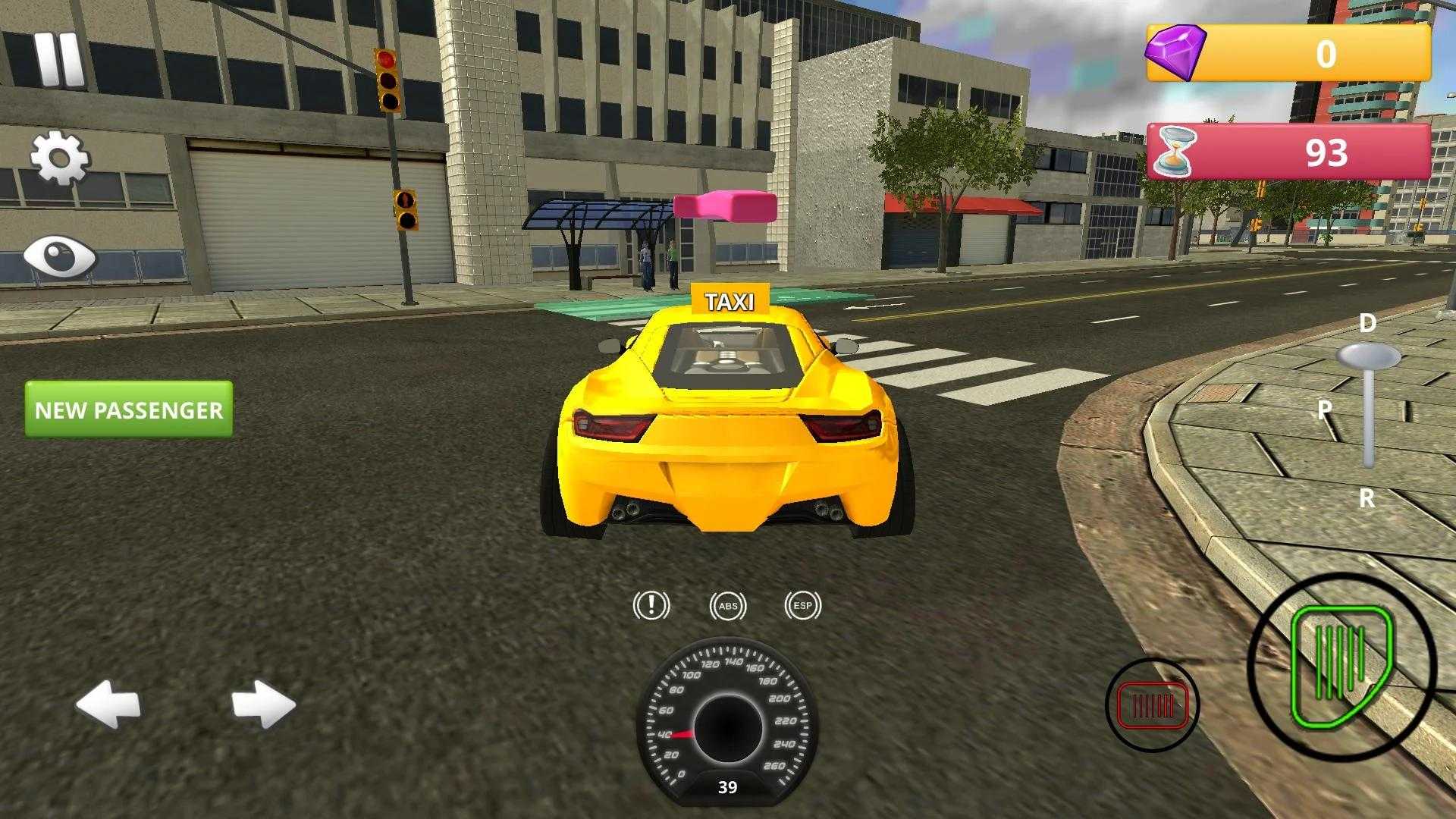Screen dimensions: 1456x819
Task: Shift gear lever to D
Action: [x=1367, y=324]
